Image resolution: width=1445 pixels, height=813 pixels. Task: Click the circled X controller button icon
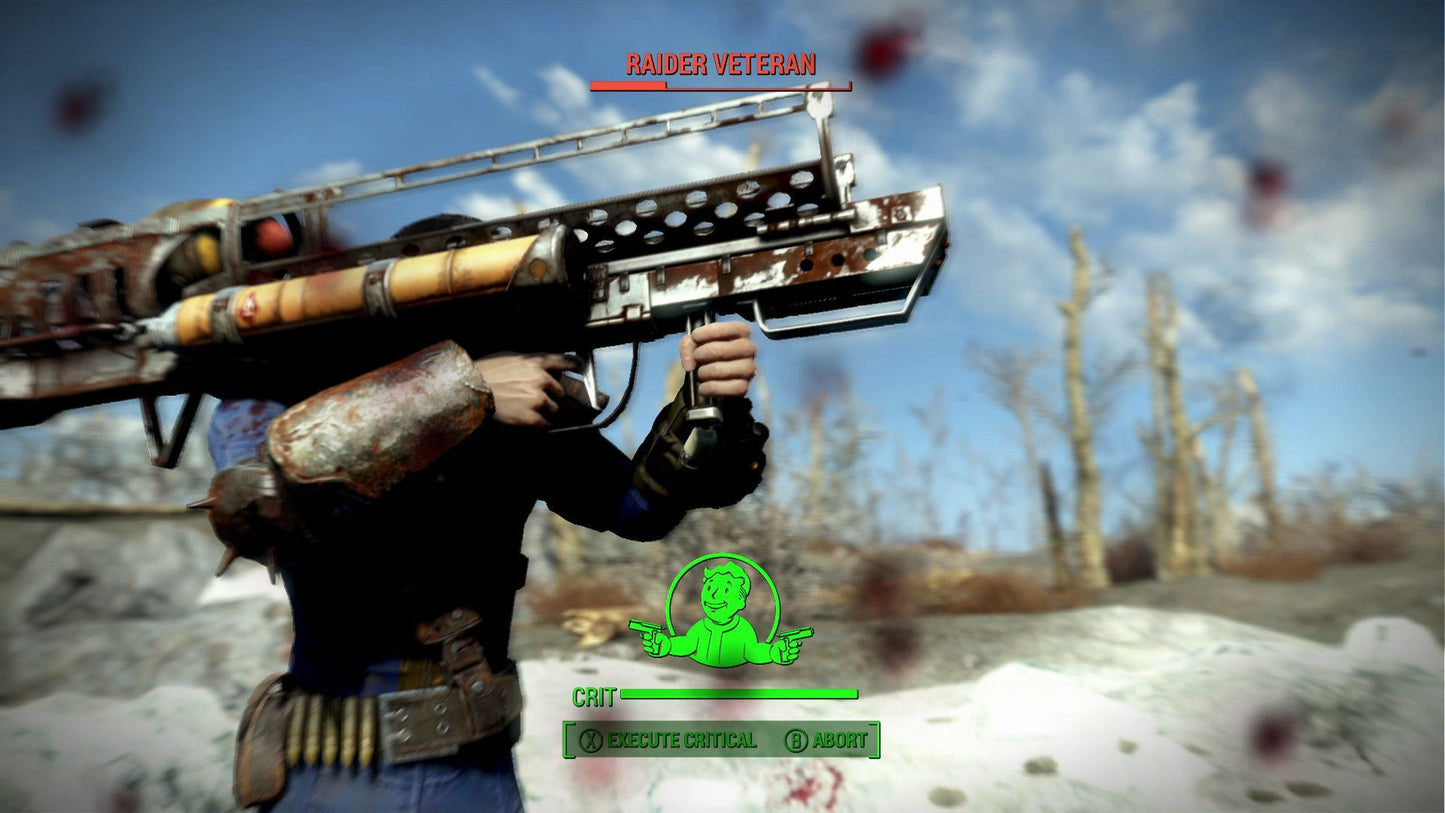[592, 742]
